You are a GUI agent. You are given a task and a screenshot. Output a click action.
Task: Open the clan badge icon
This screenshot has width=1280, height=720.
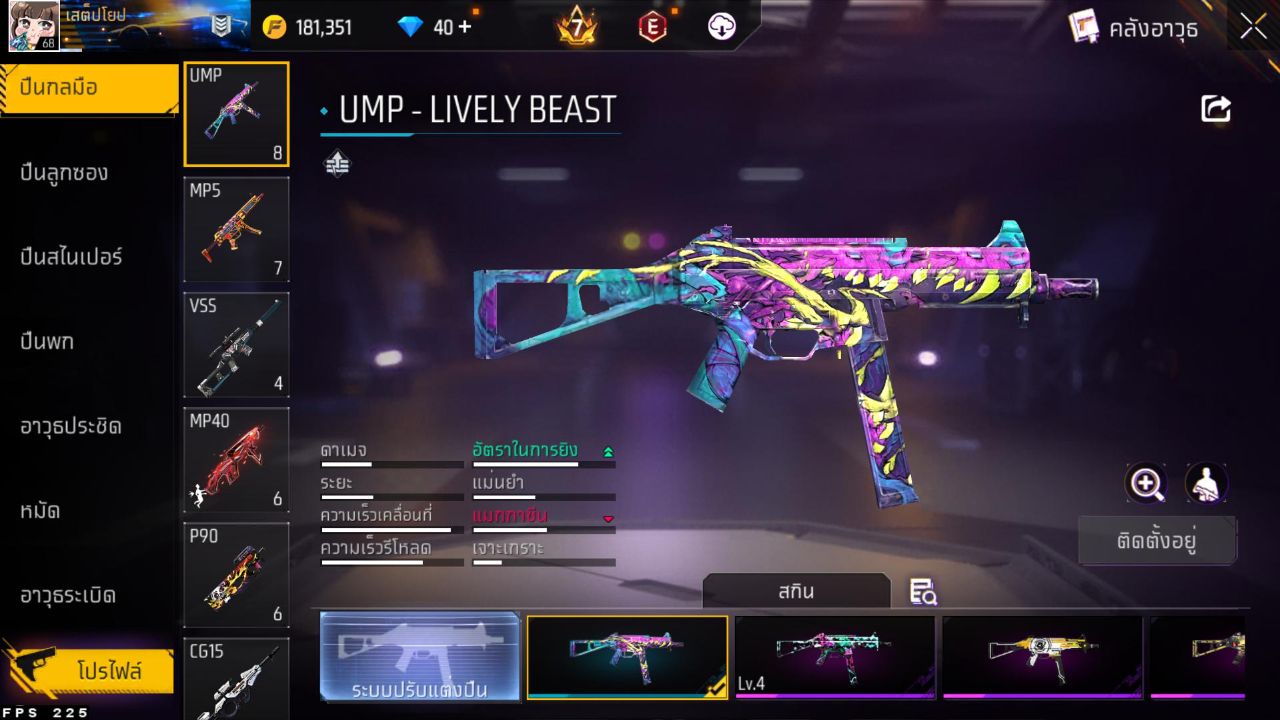tap(220, 26)
